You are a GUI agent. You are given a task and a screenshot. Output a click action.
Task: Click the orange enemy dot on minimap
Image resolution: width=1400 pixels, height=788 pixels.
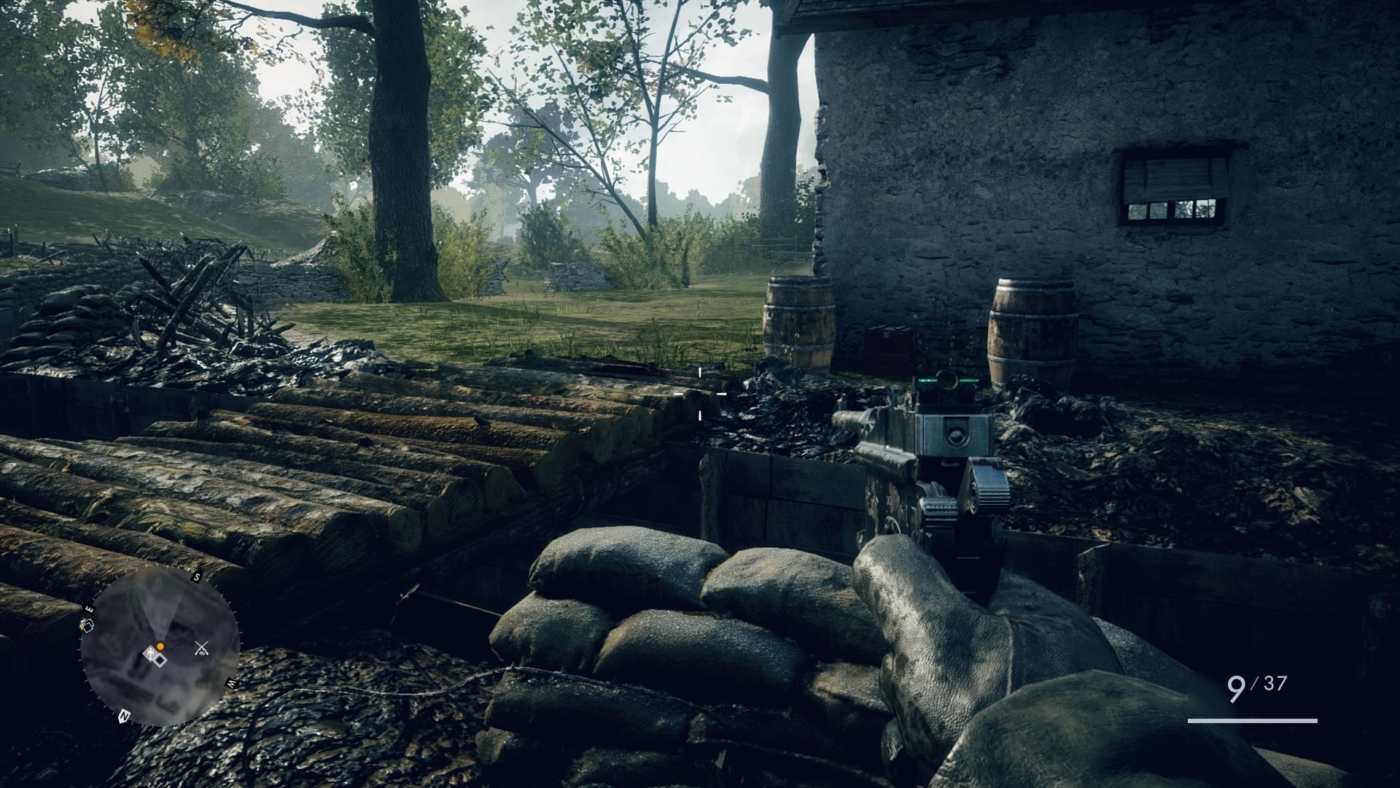pos(160,646)
